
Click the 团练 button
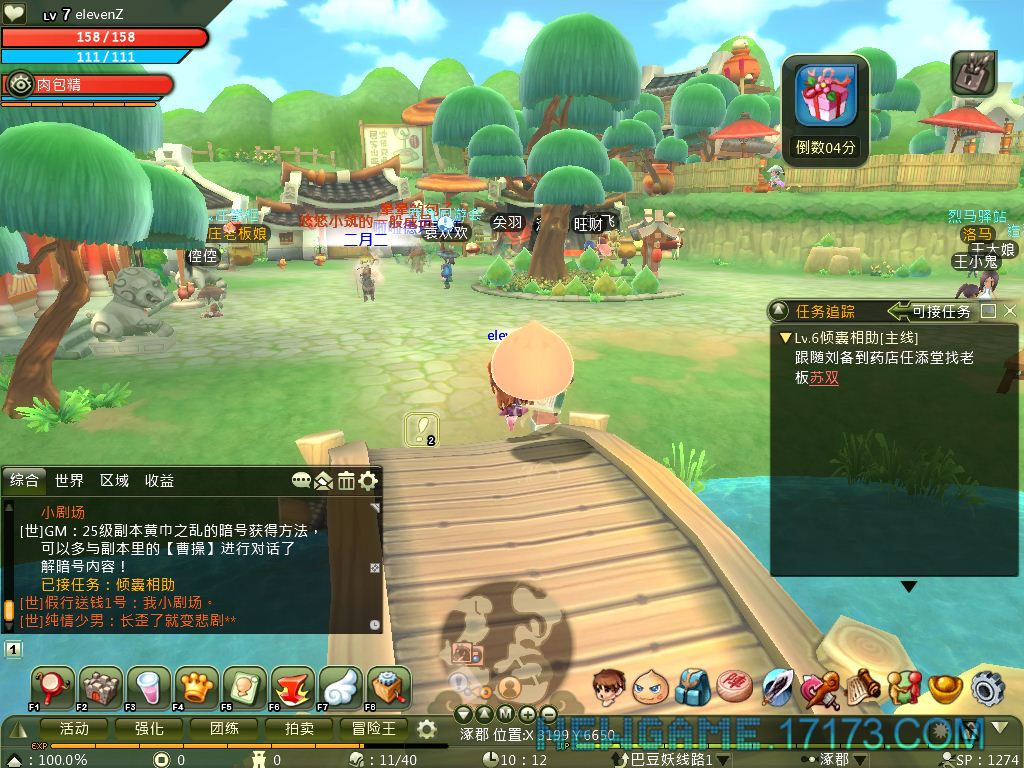click(225, 729)
